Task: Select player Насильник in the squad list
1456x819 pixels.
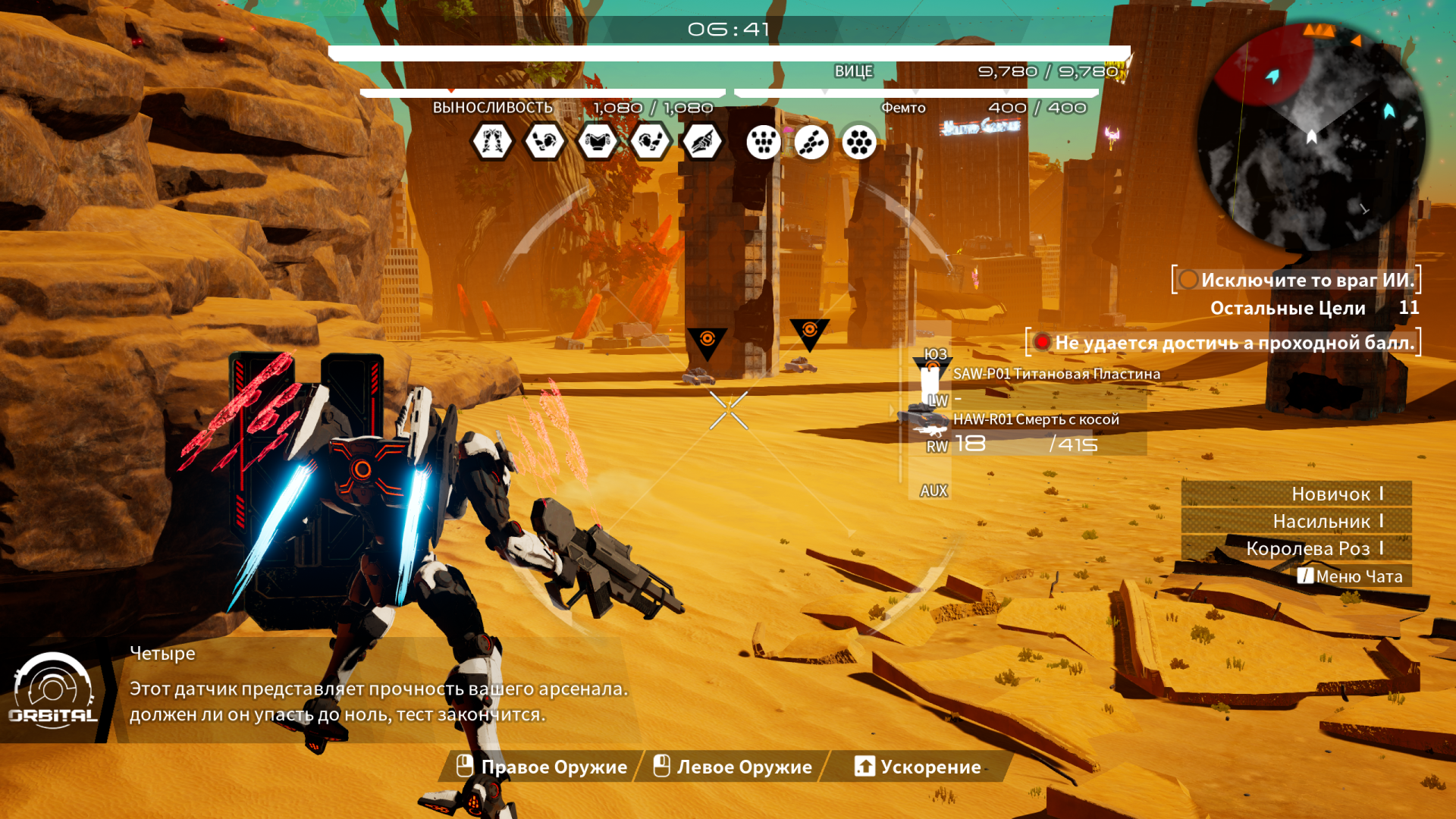Action: point(1297,521)
